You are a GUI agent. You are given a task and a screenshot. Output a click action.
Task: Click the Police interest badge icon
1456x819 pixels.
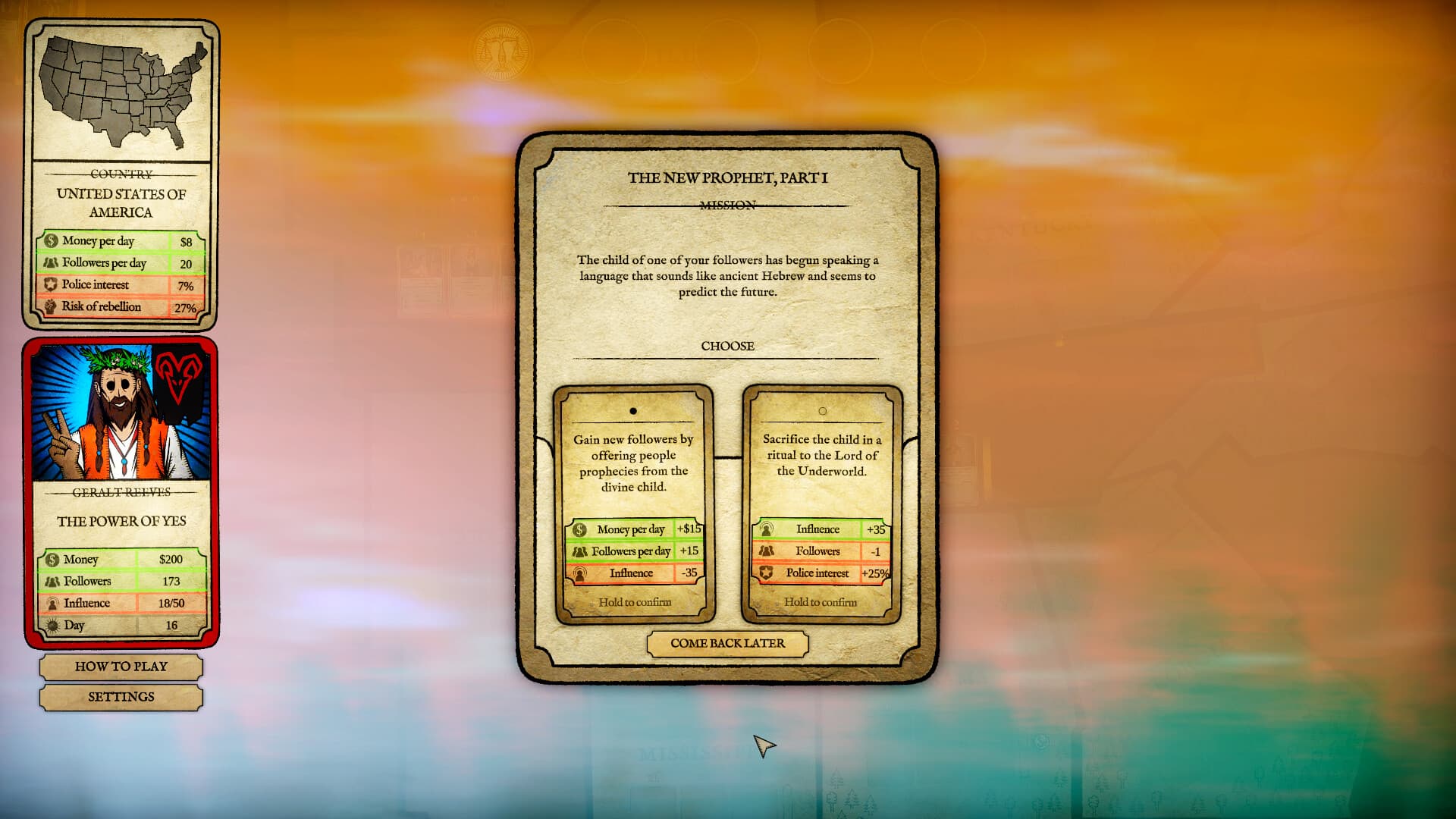click(52, 285)
